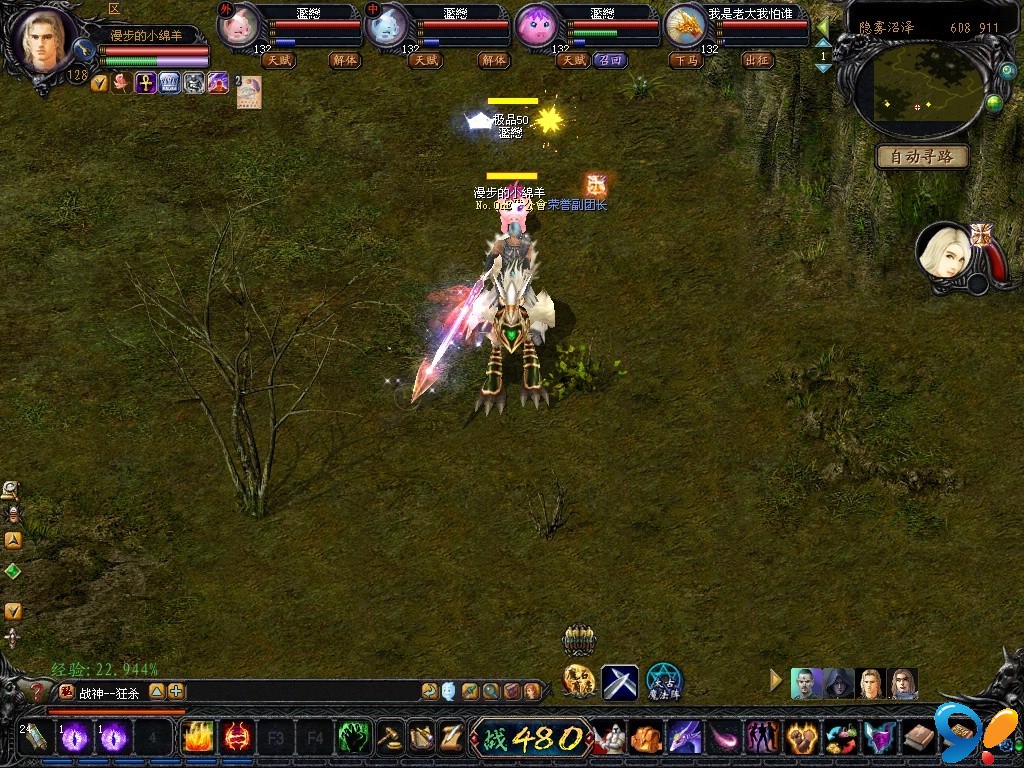Click the red question mark help button
Screen dimensions: 1024x768
click(38, 691)
